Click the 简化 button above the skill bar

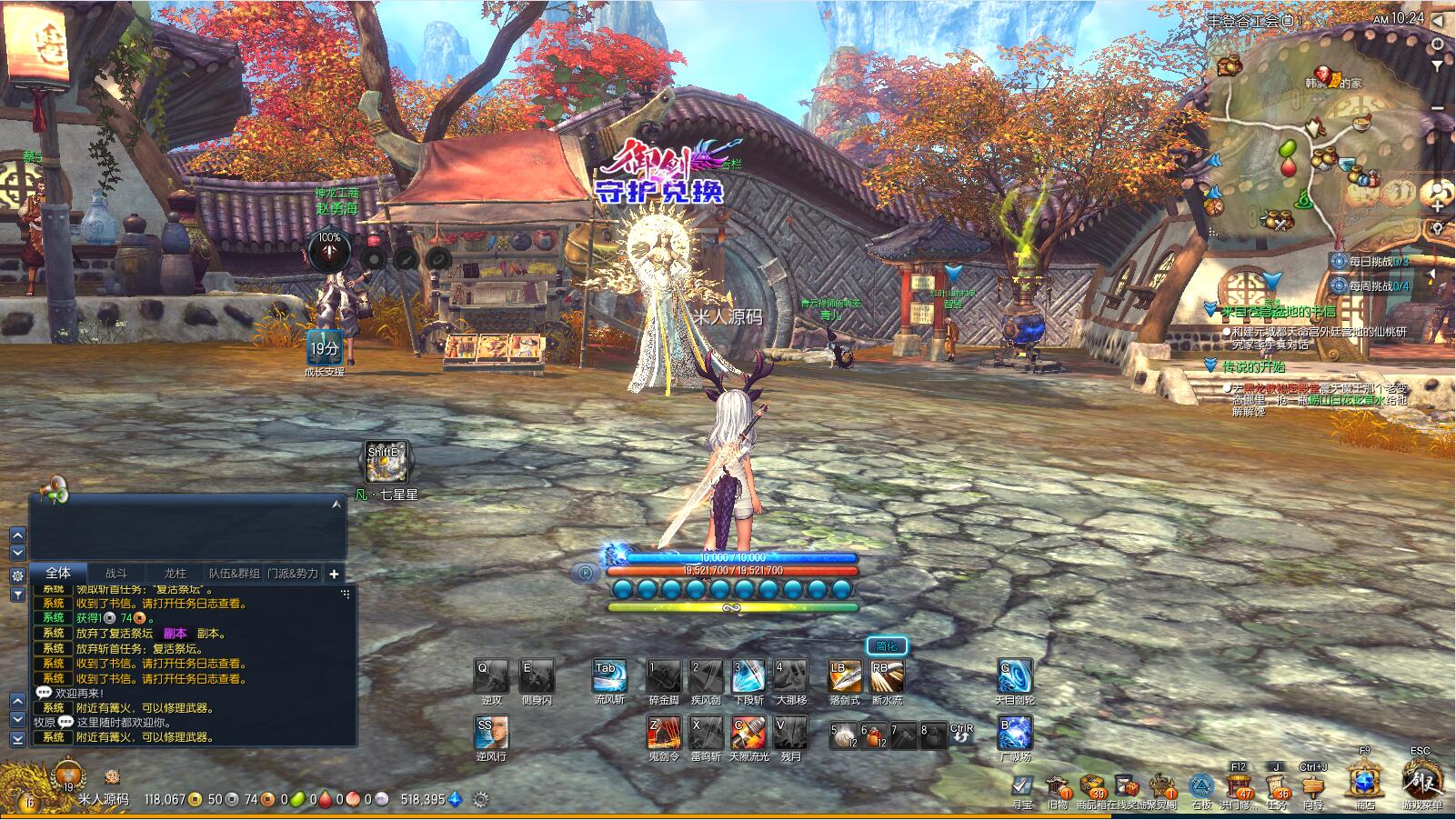pos(887,646)
